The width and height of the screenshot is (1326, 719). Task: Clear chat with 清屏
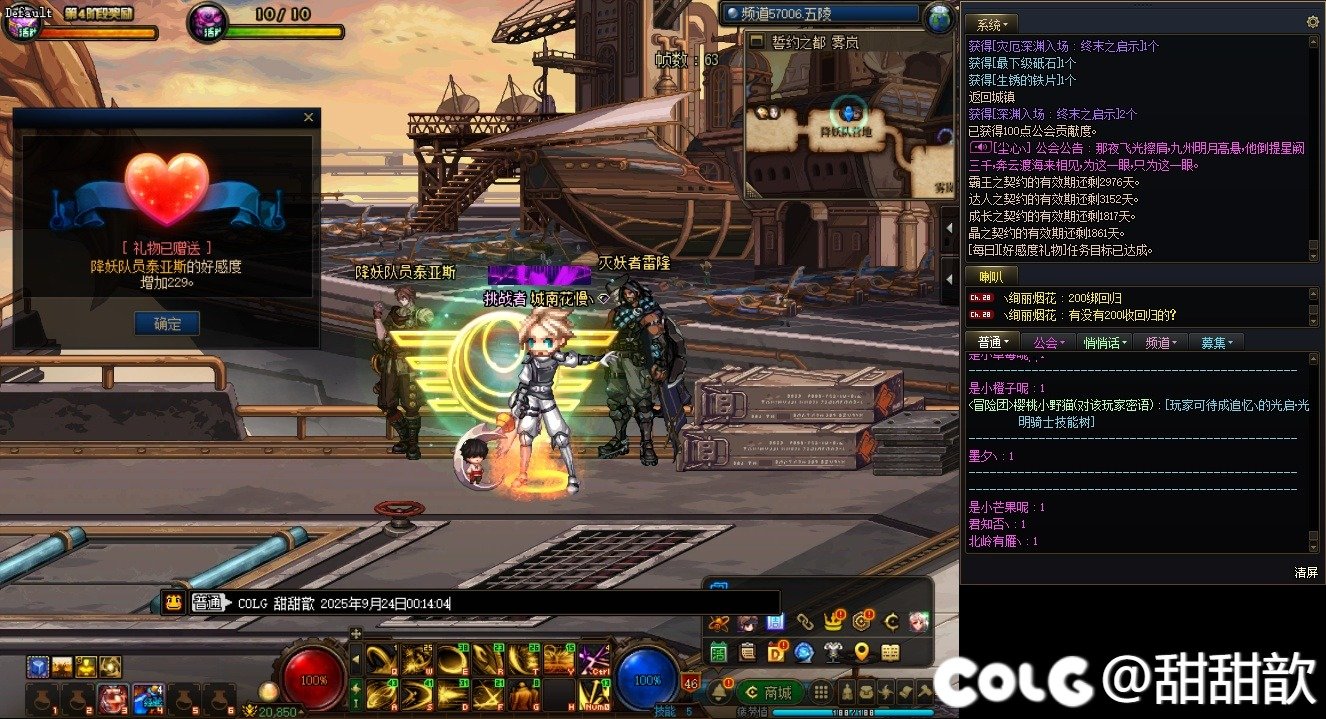1306,572
